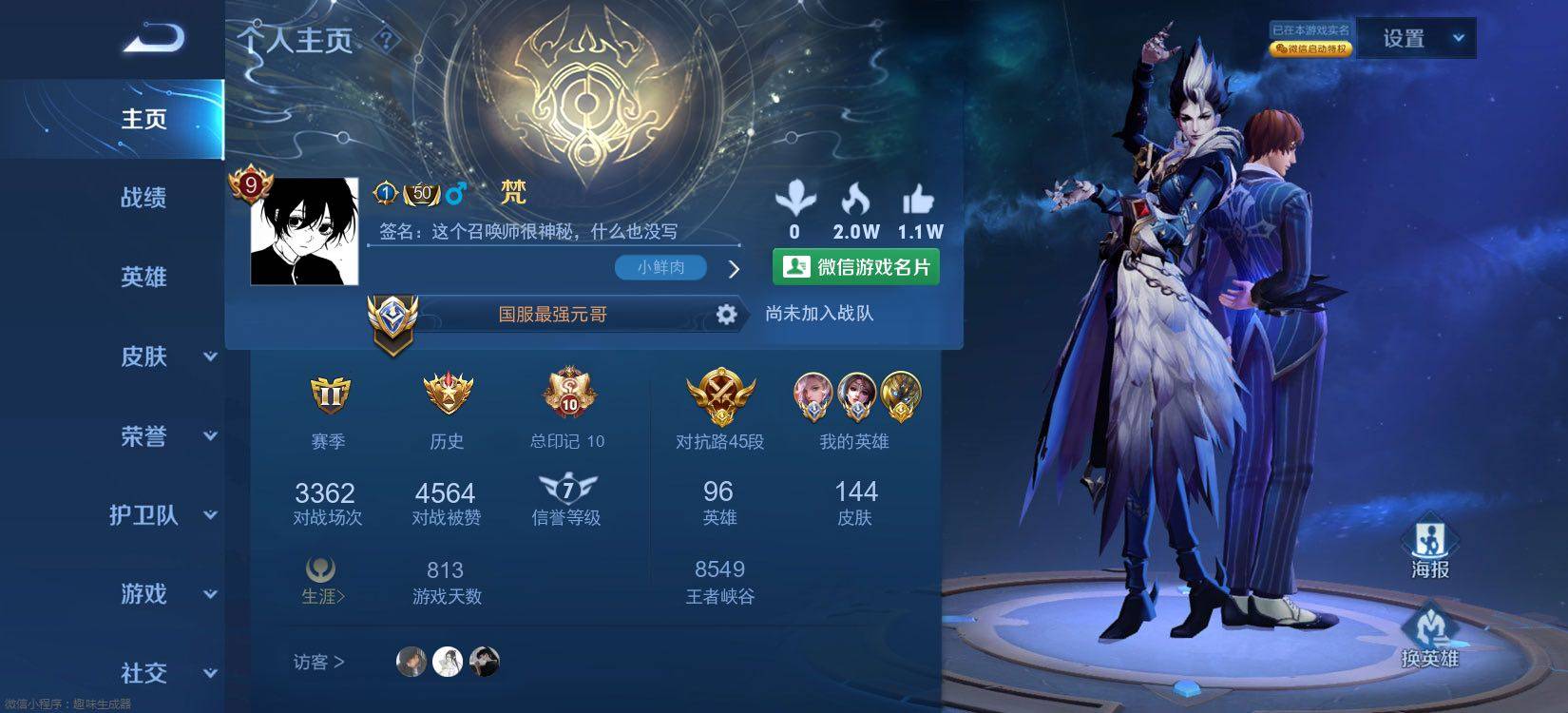Open the title settings gear icon
The image size is (1568, 713).
click(726, 315)
